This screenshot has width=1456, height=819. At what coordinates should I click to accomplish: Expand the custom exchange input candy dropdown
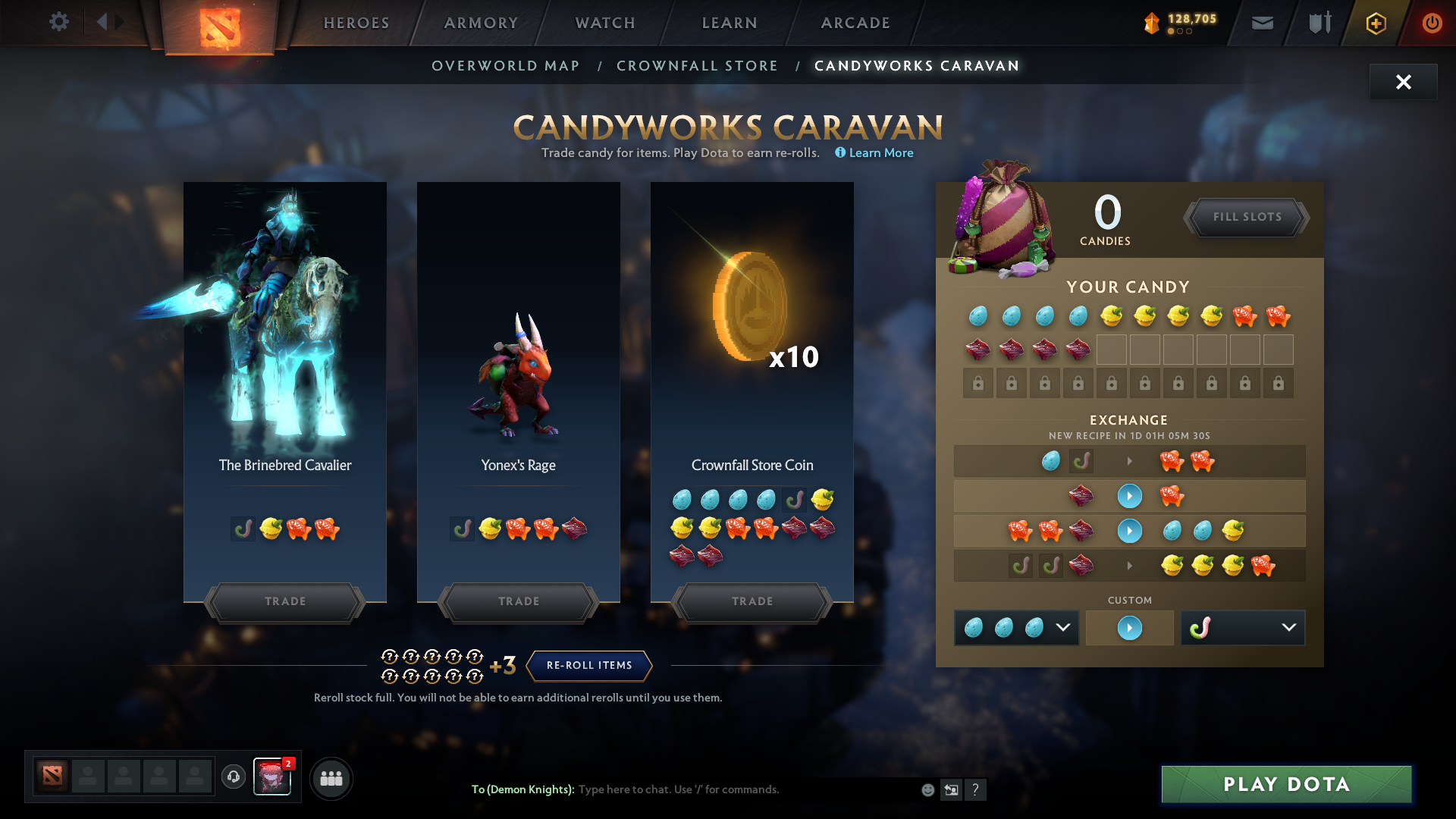point(1065,627)
